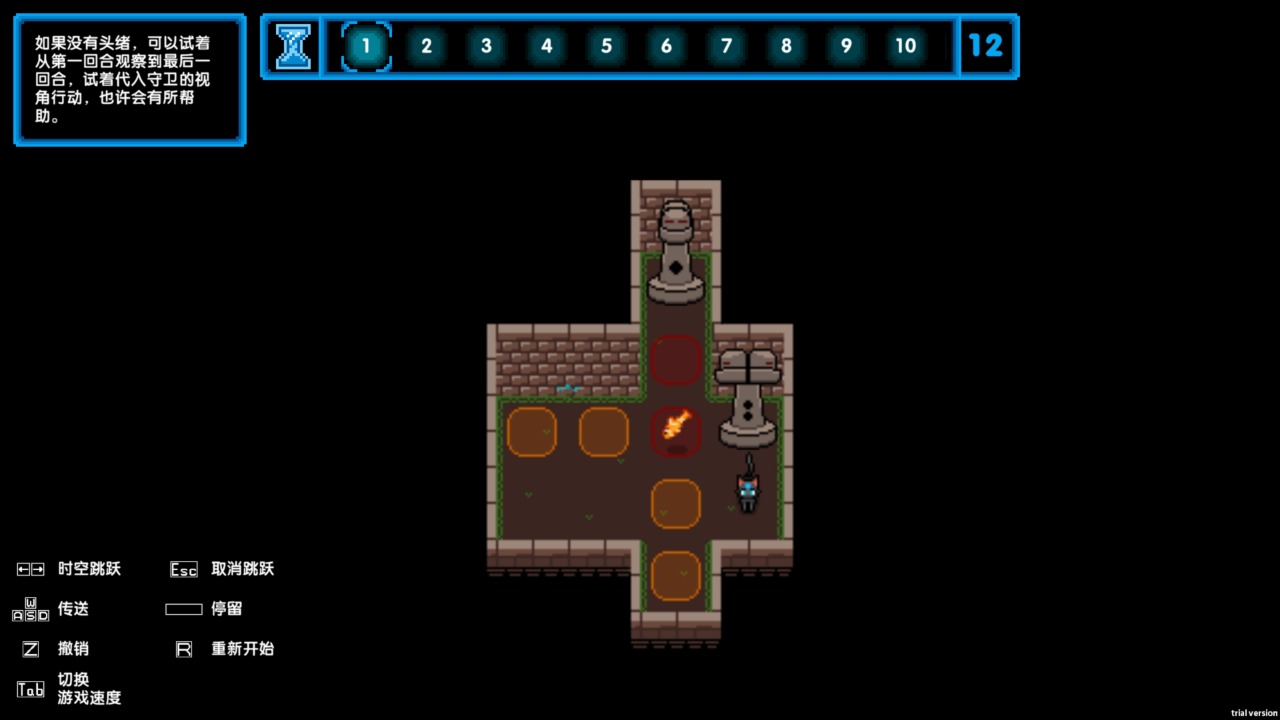
Task: Choose turn 3 in the turn bar
Action: click(x=486, y=46)
